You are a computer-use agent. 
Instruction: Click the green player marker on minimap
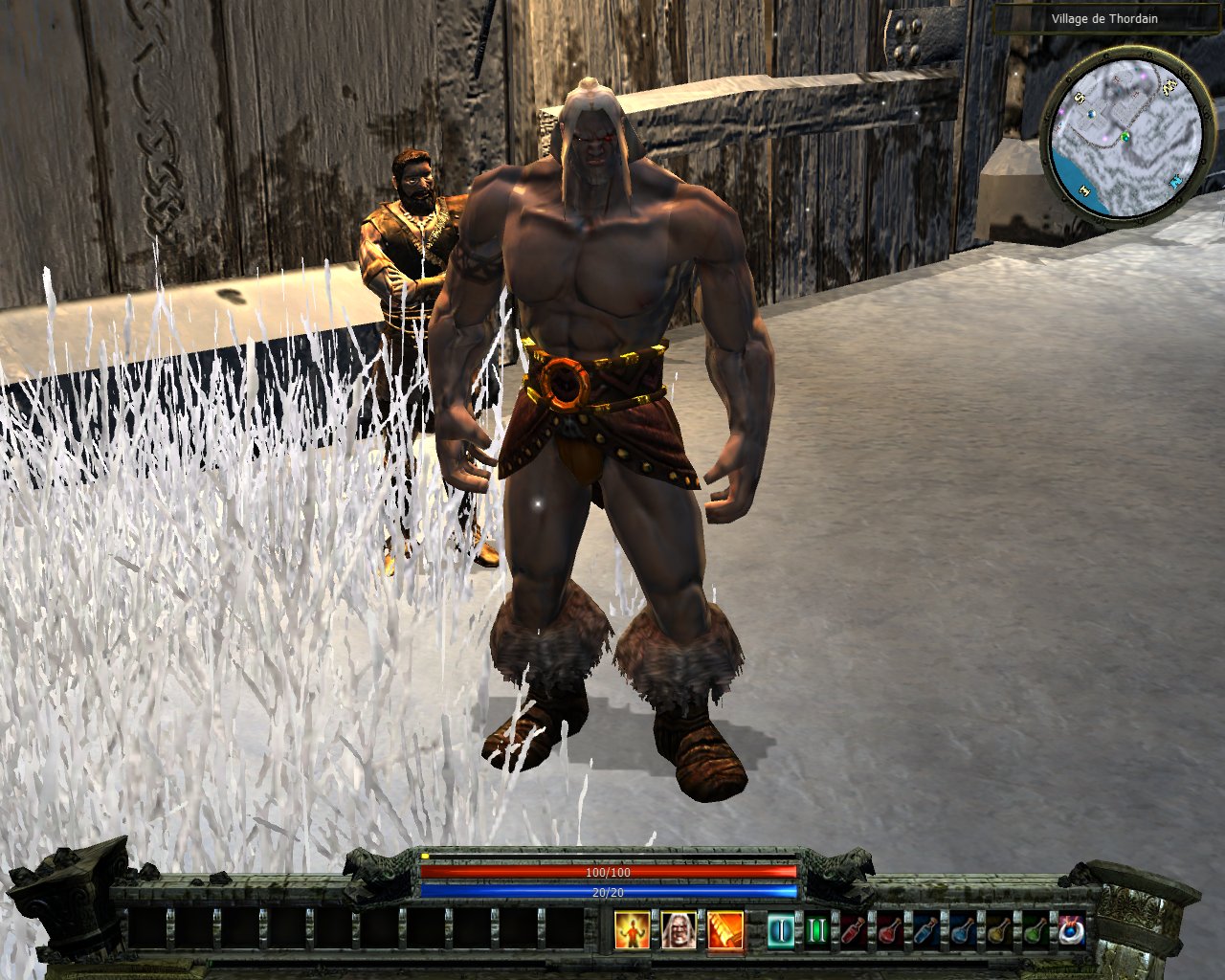[1126, 137]
